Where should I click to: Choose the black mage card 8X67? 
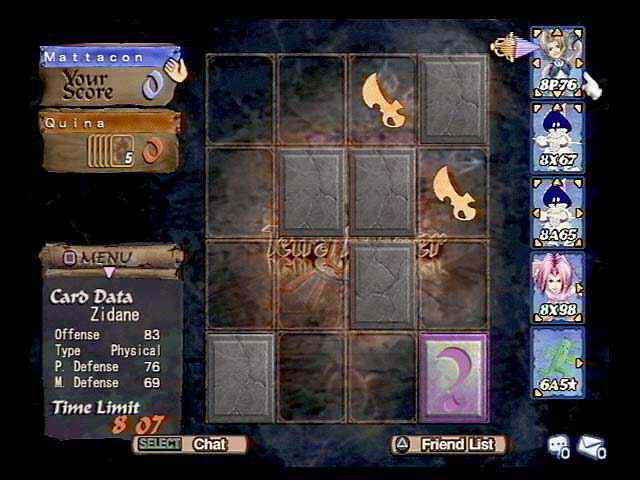tap(557, 137)
